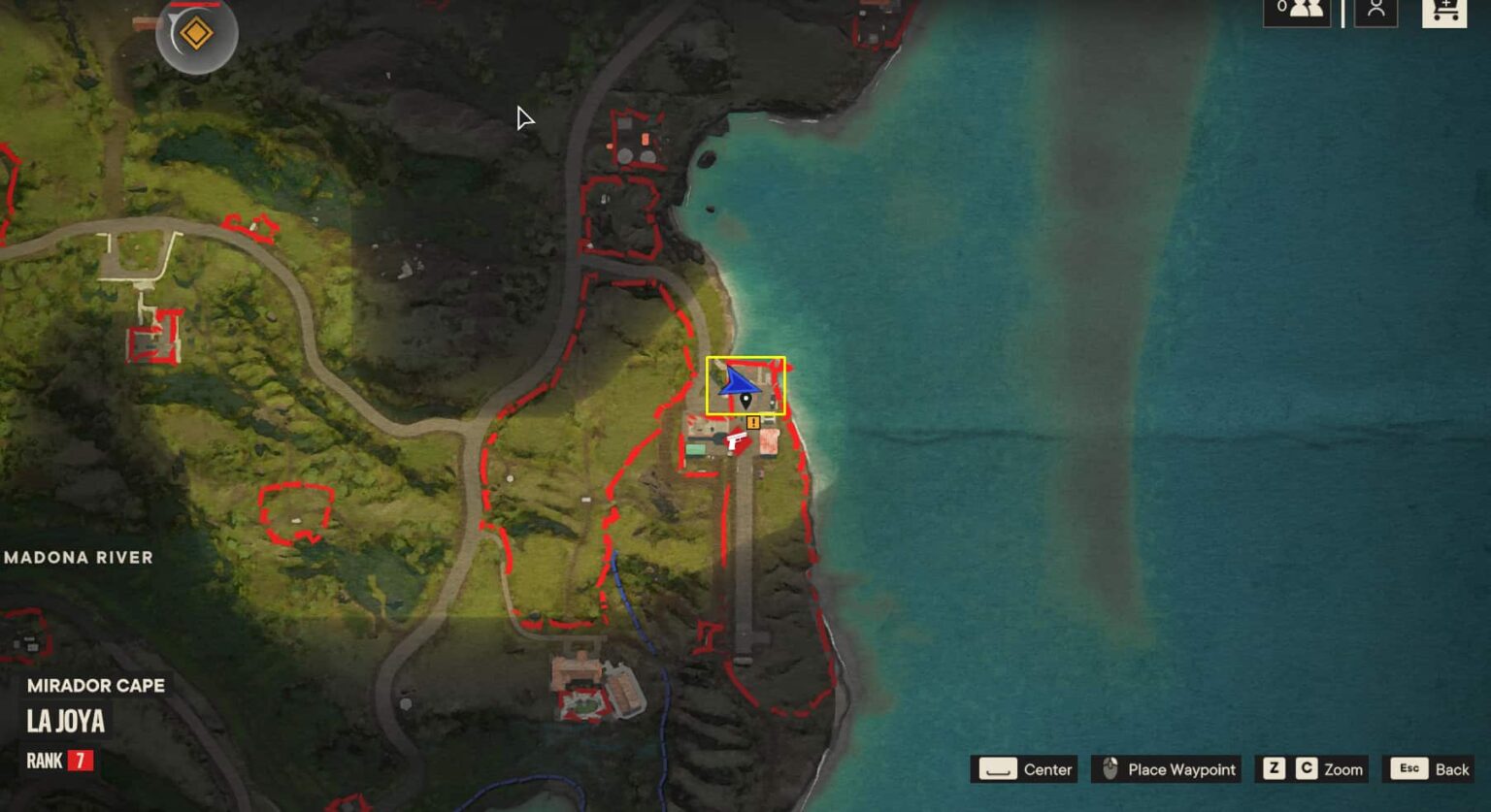Select the LA JOYA region label
1491x812 pixels.
tap(66, 723)
